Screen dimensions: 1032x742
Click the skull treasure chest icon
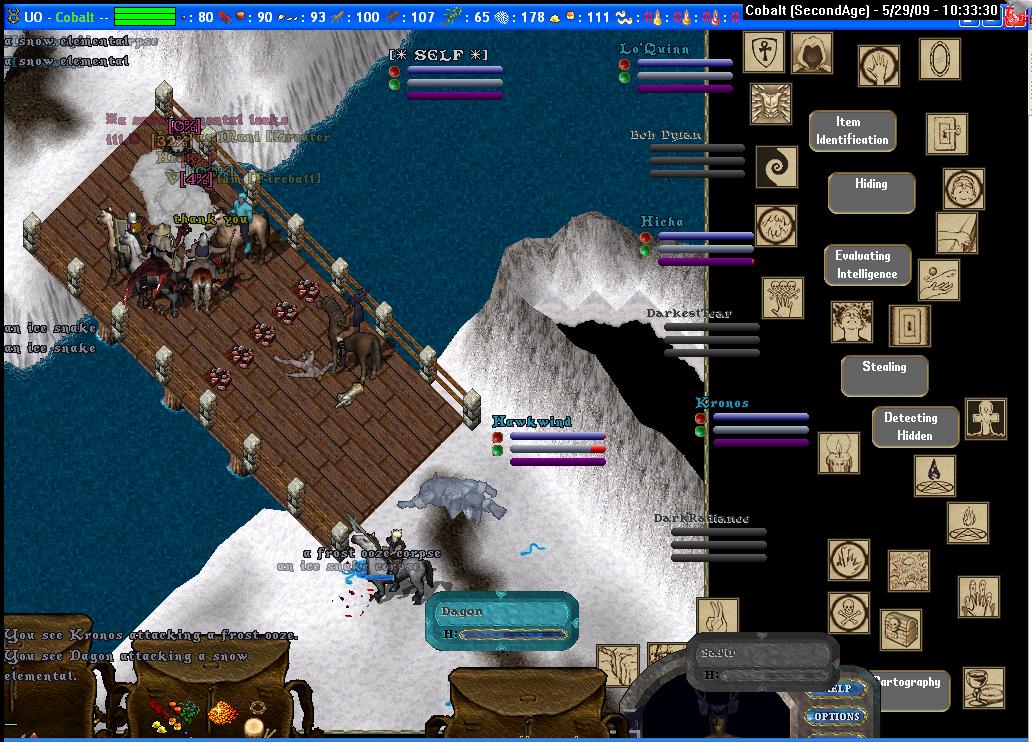901,629
